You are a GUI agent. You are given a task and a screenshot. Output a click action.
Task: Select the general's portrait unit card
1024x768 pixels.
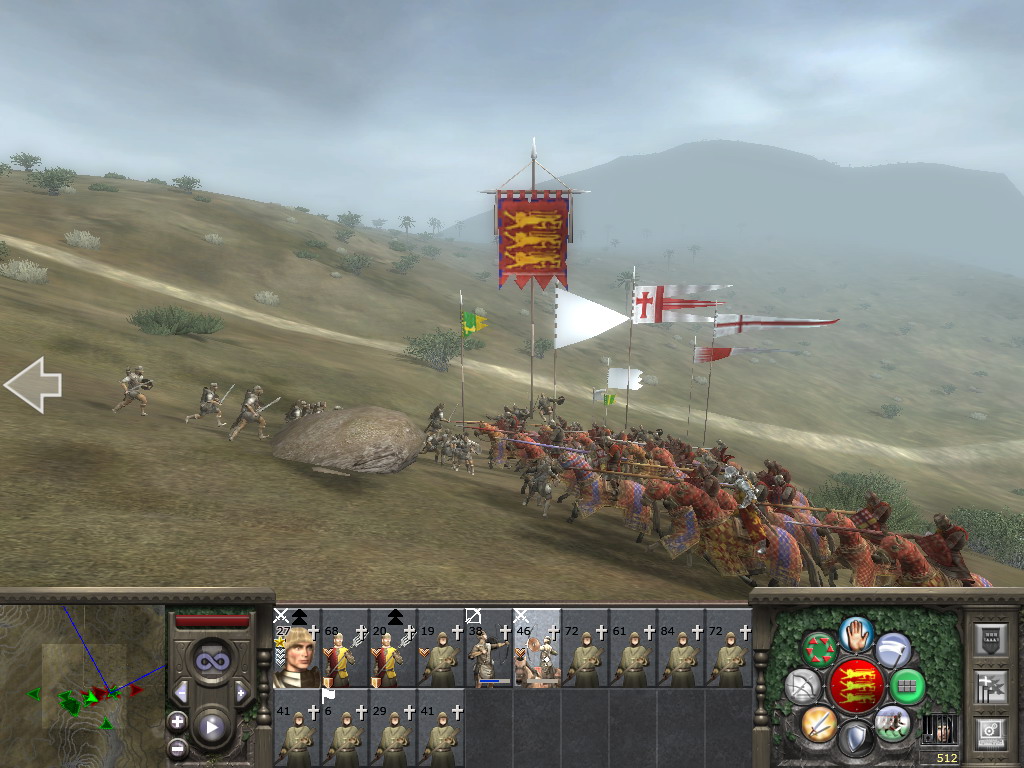tap(297, 649)
